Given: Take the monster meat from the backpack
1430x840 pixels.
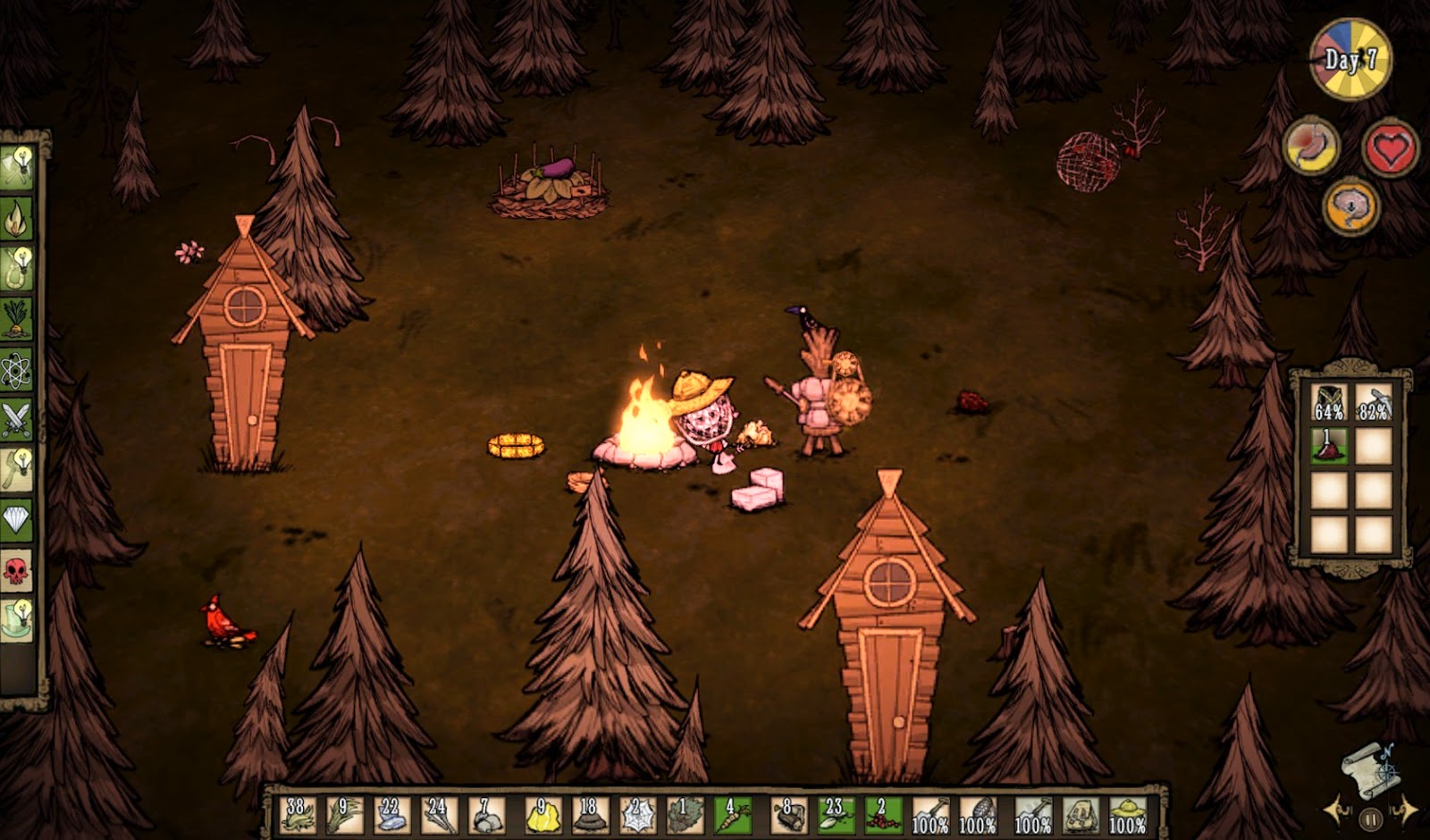Looking at the screenshot, I should [x=1329, y=446].
